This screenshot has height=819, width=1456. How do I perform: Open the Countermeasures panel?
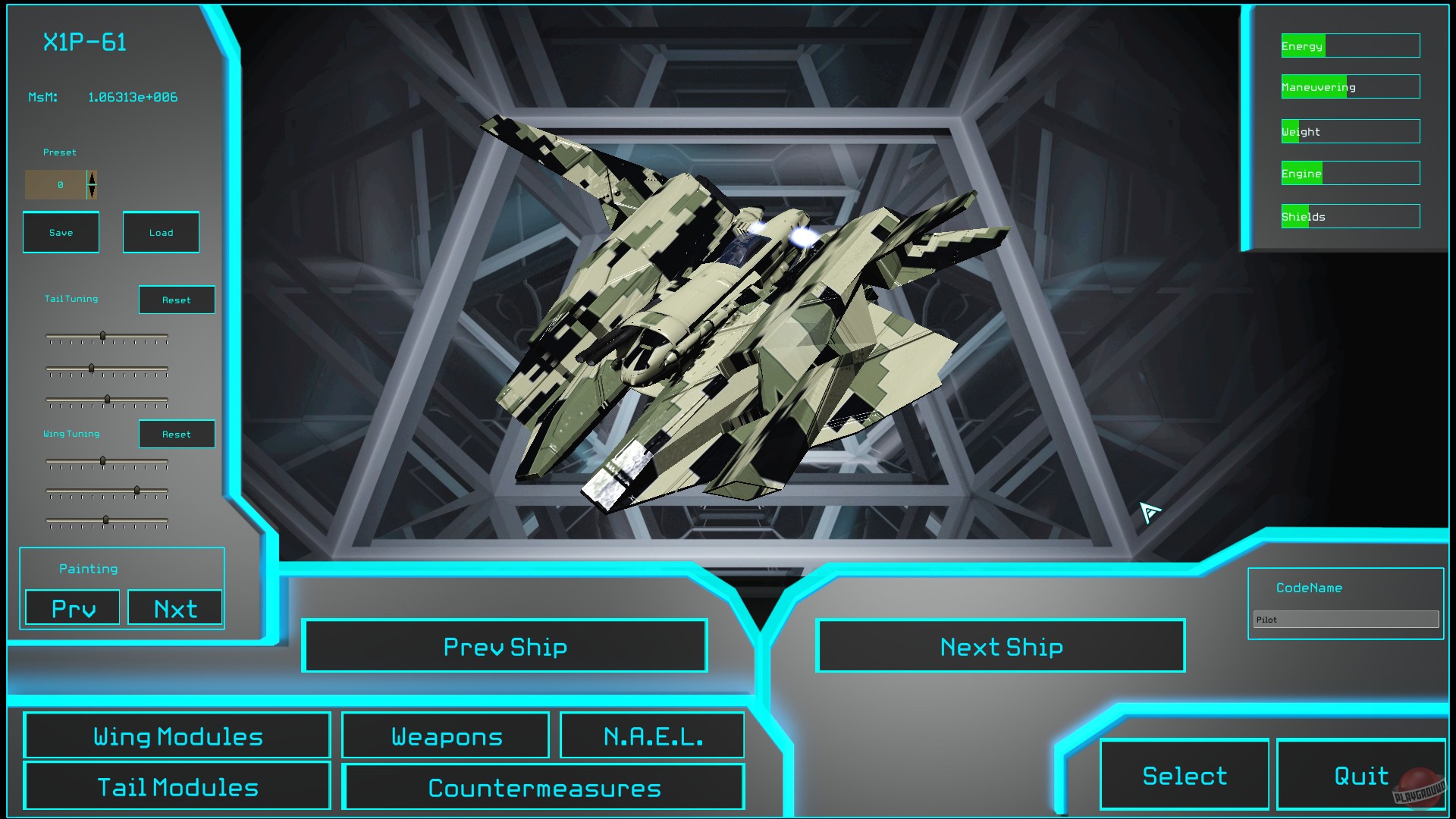[x=544, y=787]
